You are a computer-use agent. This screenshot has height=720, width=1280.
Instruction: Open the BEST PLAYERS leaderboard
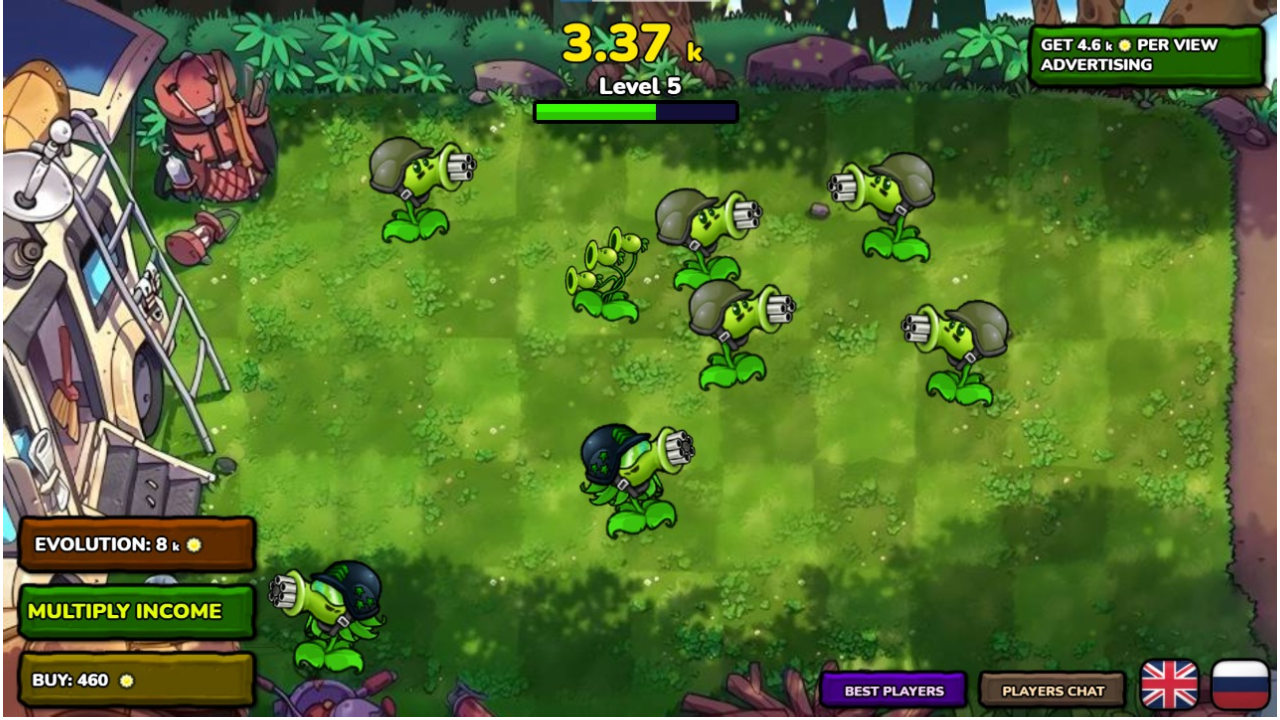(891, 690)
